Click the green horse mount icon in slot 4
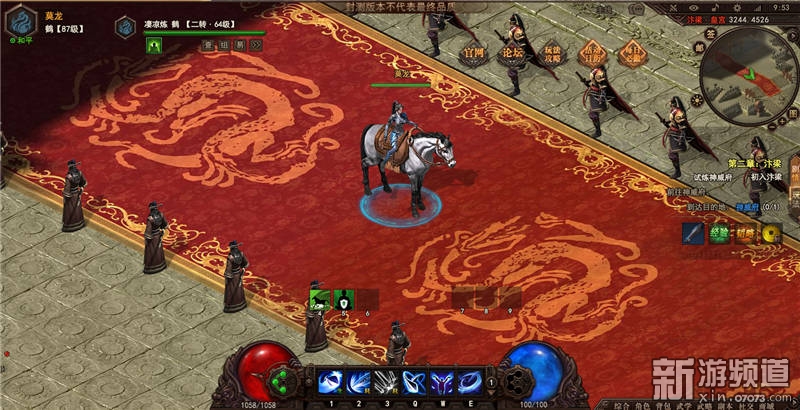800x410 pixels. click(320, 298)
